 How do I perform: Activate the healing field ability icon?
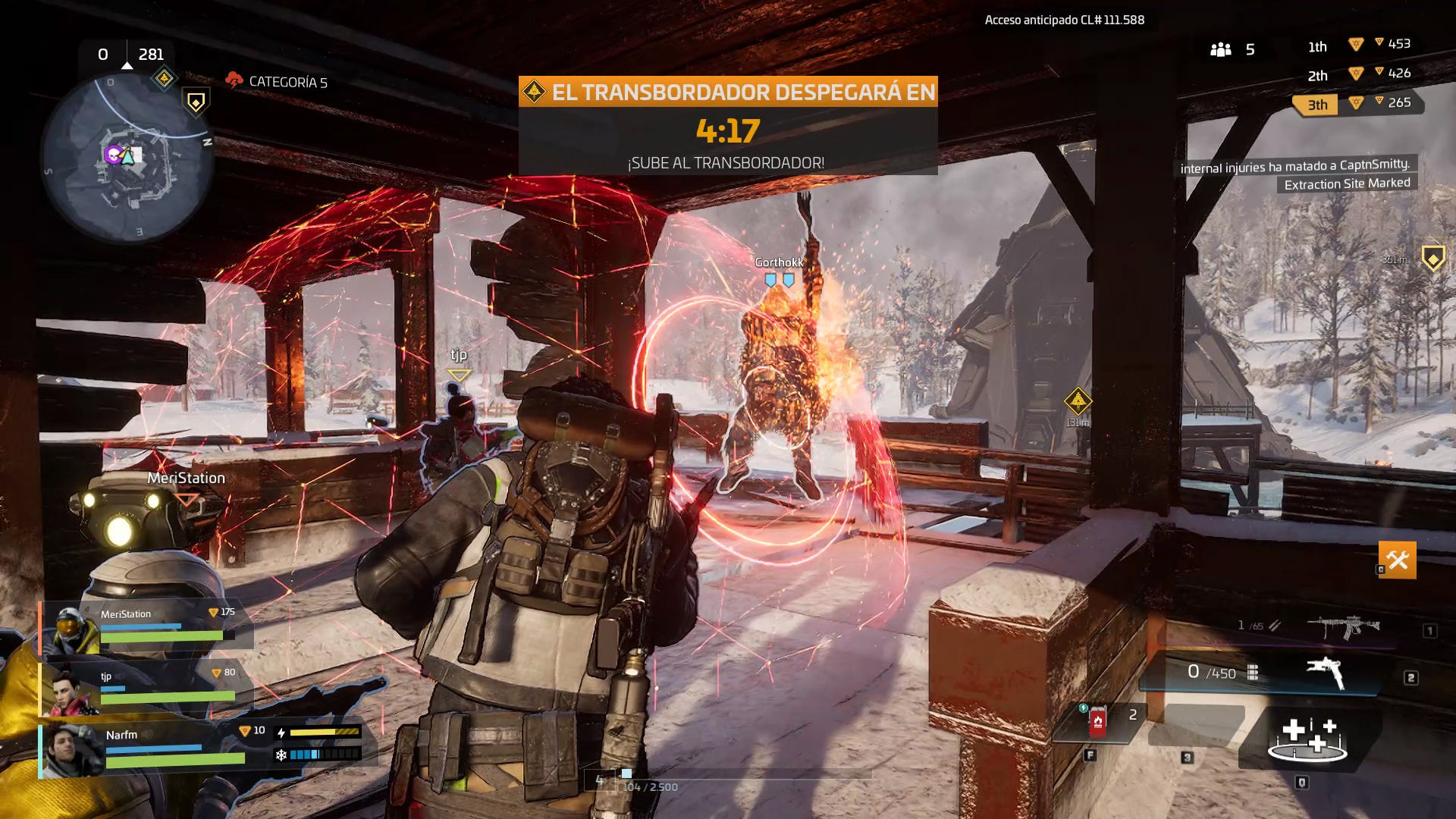[1307, 739]
